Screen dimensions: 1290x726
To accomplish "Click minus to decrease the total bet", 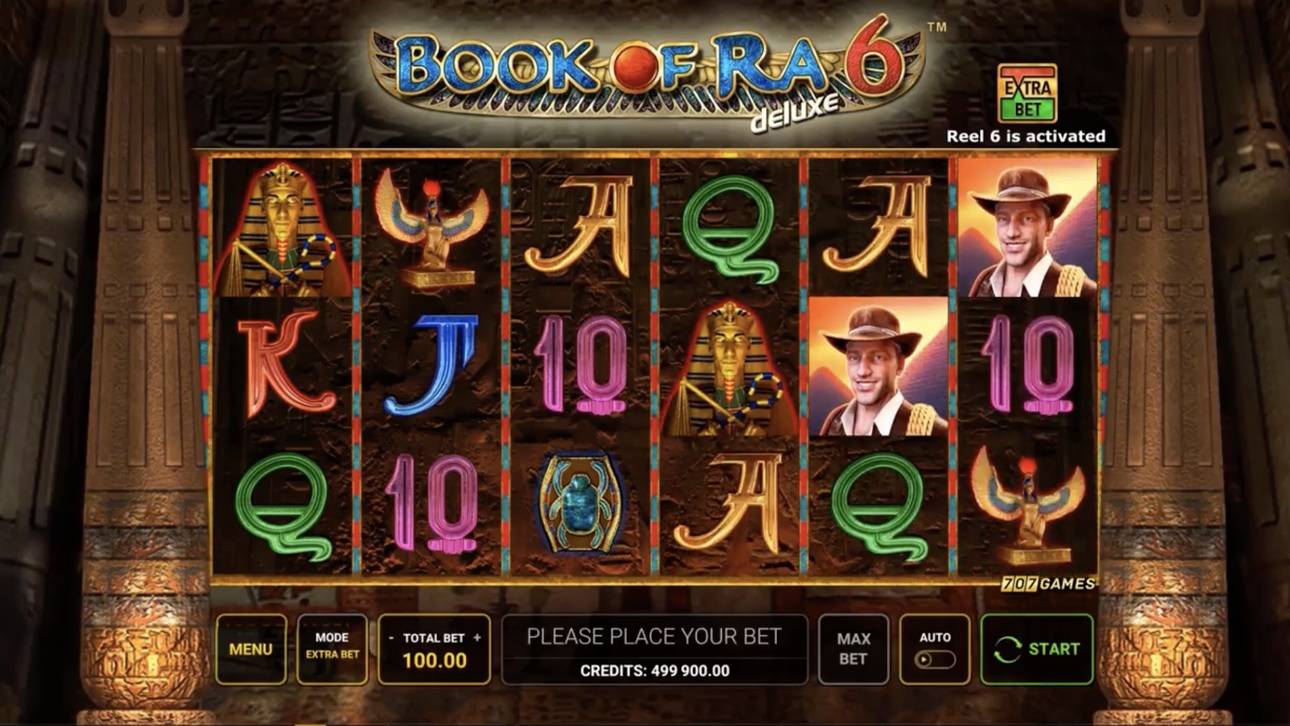I will pos(390,637).
